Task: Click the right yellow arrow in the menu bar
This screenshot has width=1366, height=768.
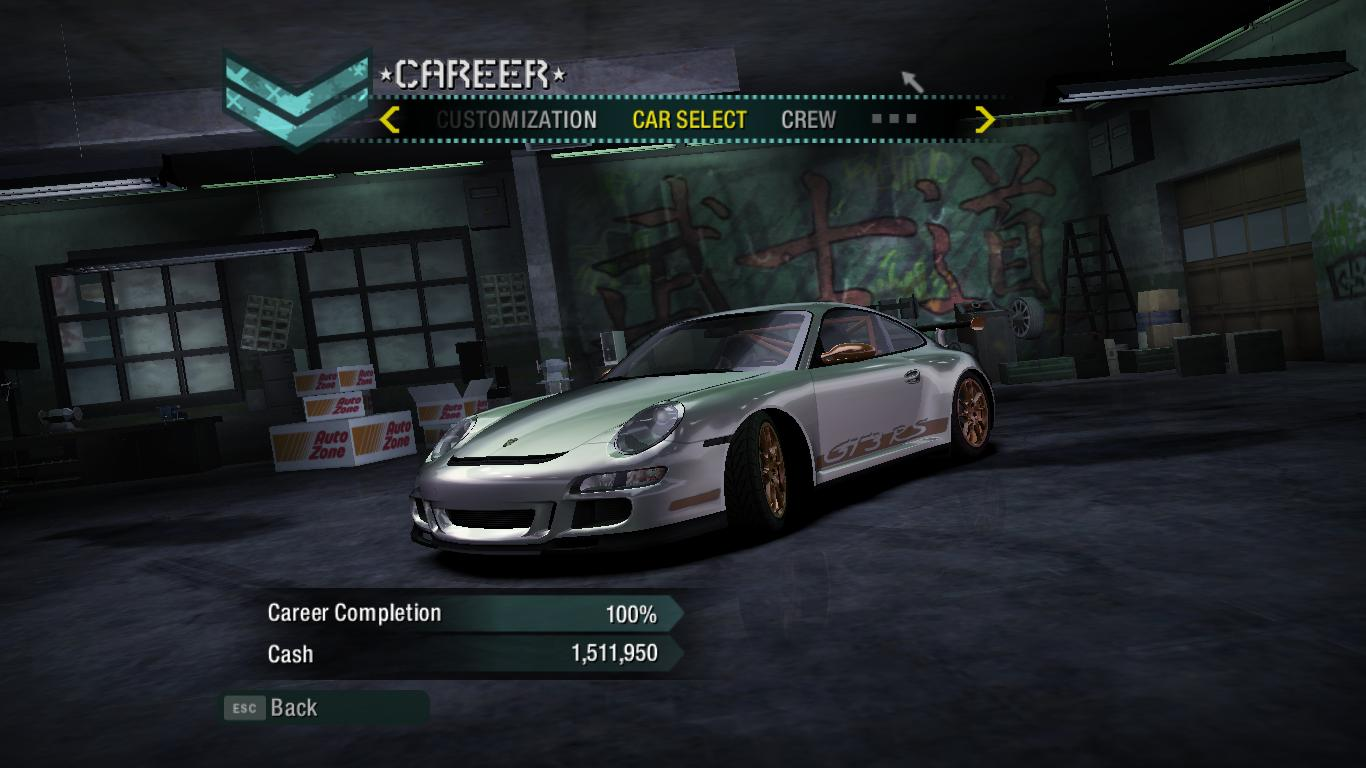Action: tap(985, 120)
